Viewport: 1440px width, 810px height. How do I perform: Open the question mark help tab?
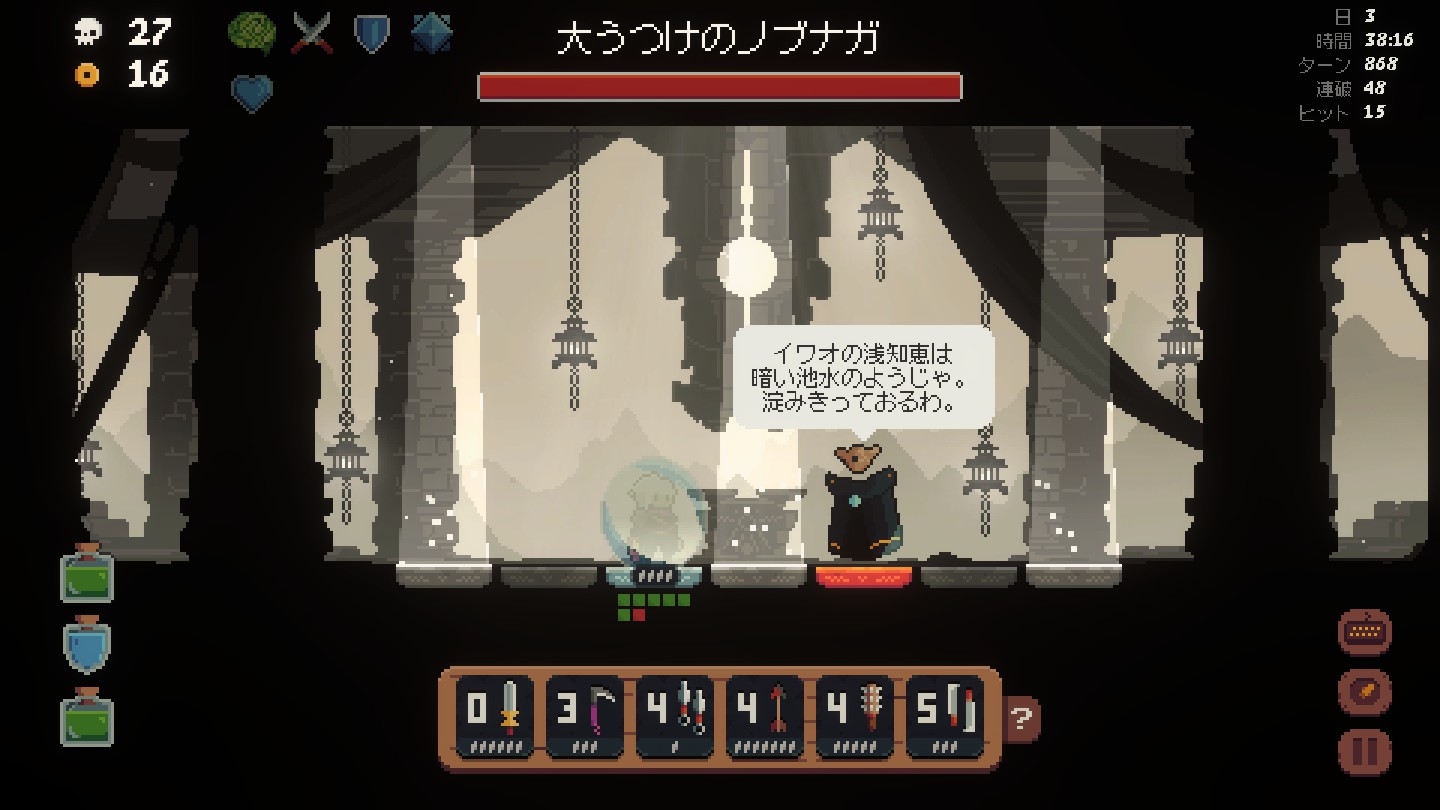(x=1022, y=717)
